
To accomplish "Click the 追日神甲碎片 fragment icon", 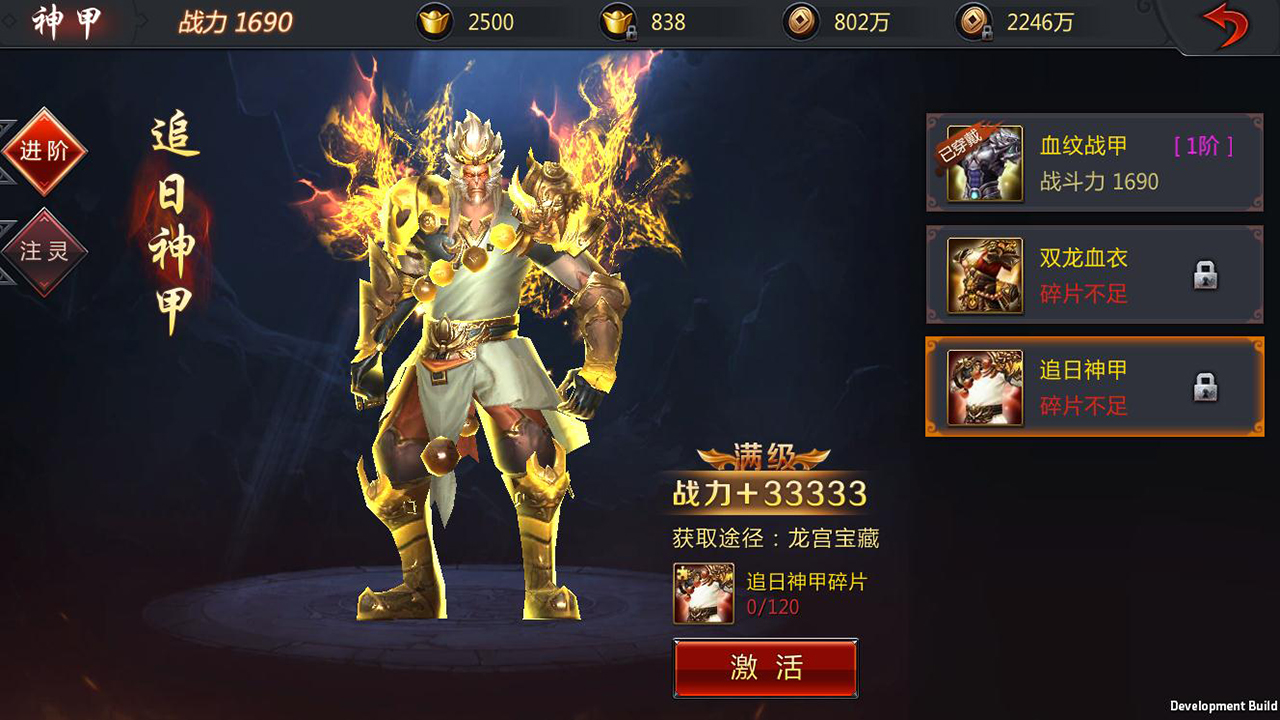I will point(703,592).
